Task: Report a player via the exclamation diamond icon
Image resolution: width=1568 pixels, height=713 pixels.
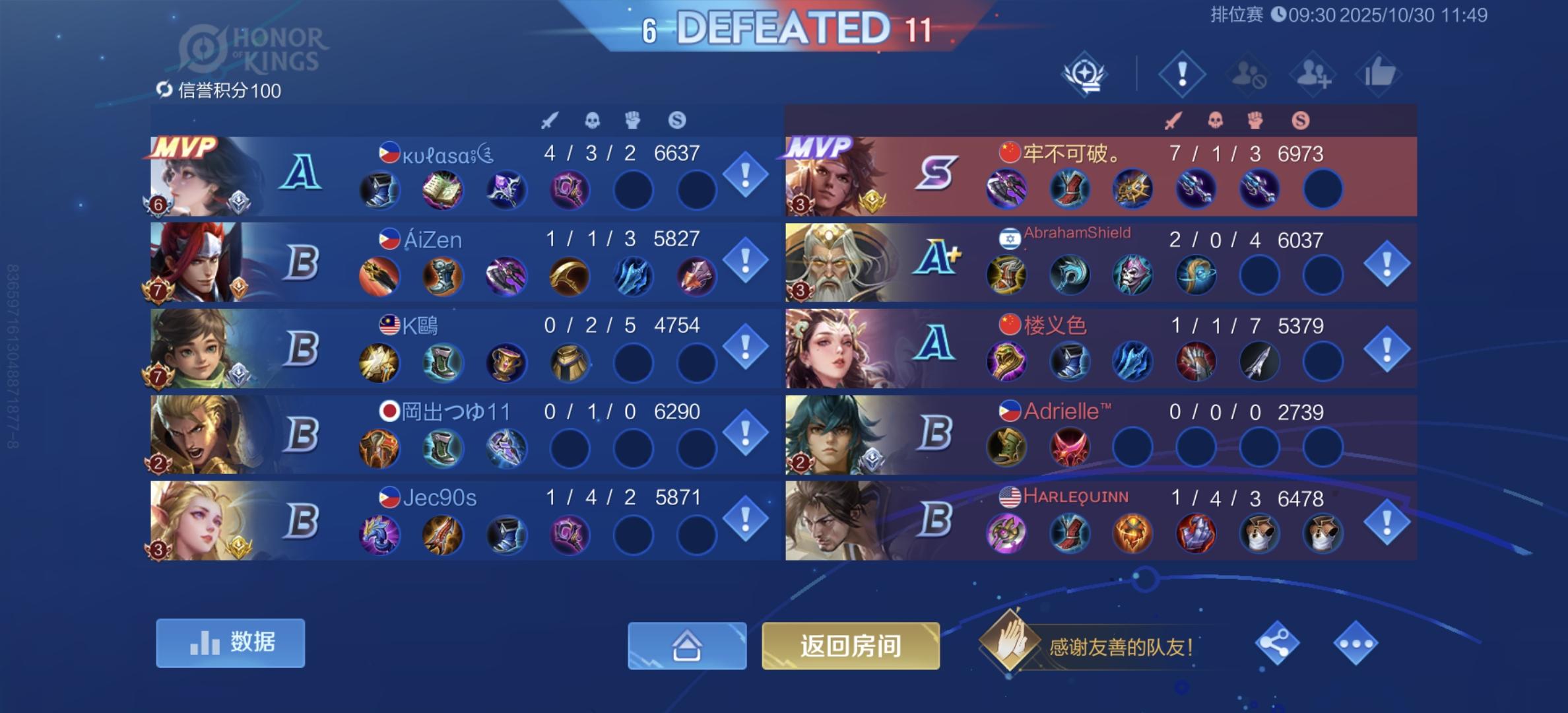Action: pyautogui.click(x=1181, y=73)
